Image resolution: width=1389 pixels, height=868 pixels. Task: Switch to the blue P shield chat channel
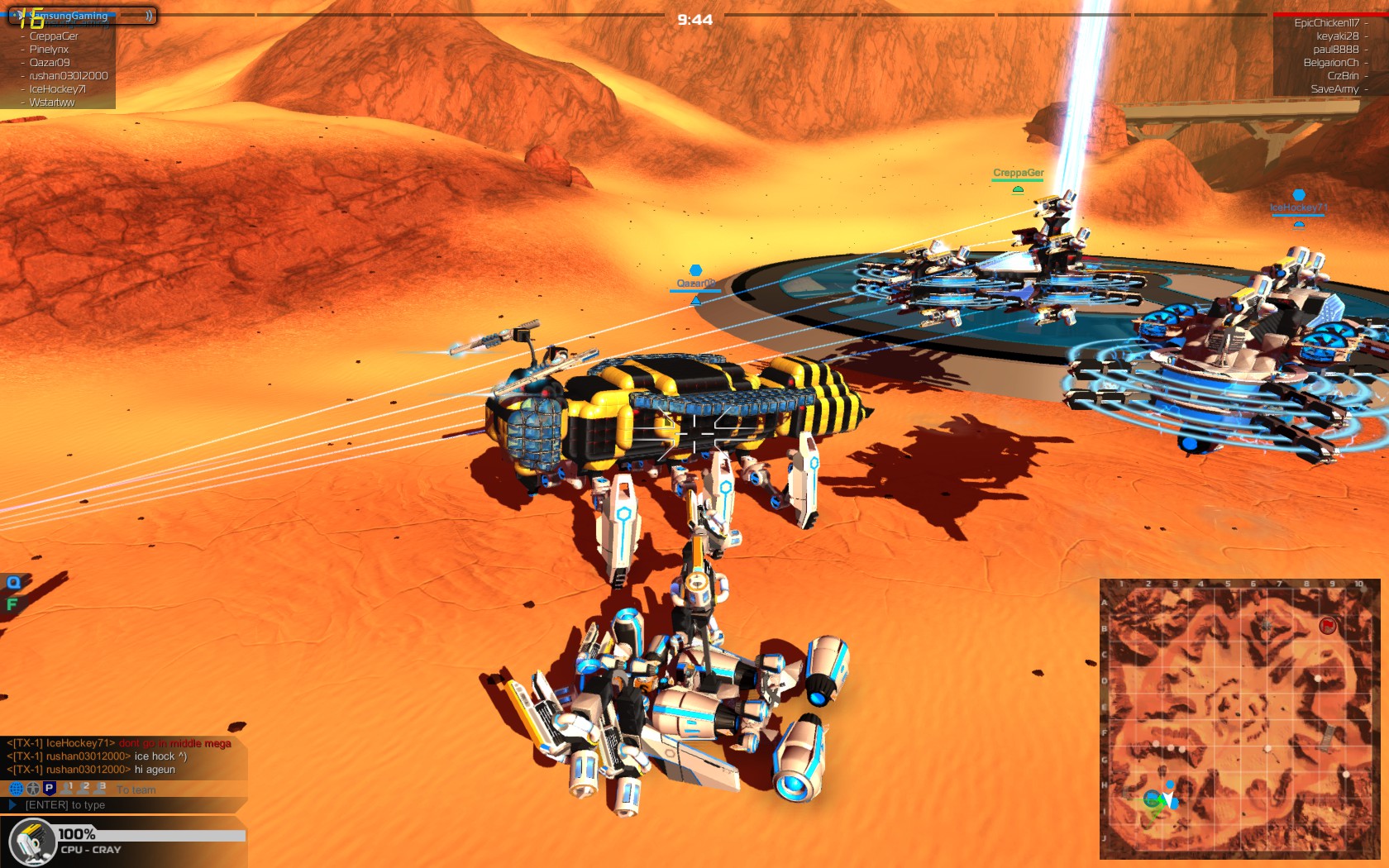49,789
